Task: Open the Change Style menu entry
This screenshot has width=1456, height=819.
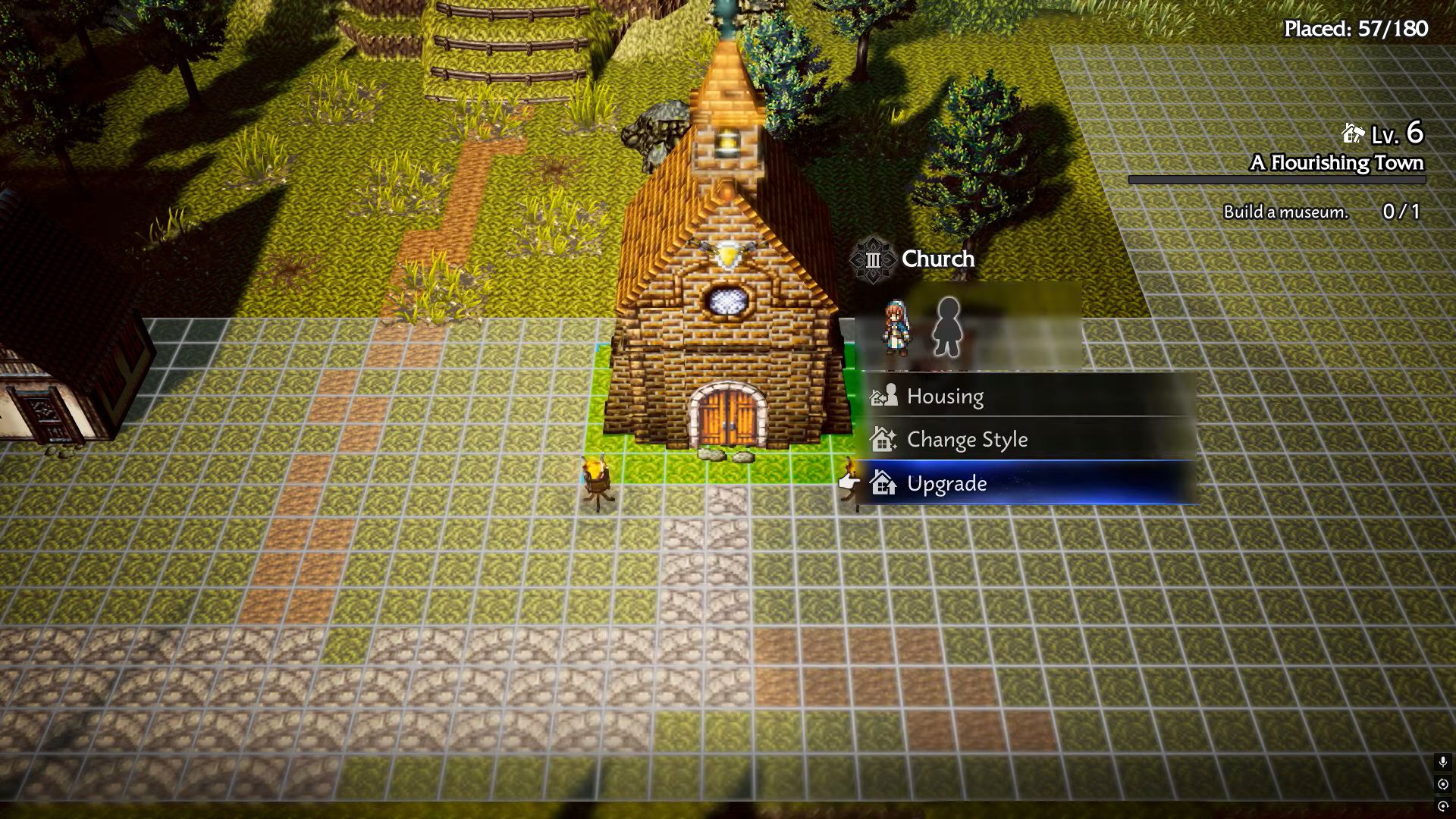Action: click(968, 439)
